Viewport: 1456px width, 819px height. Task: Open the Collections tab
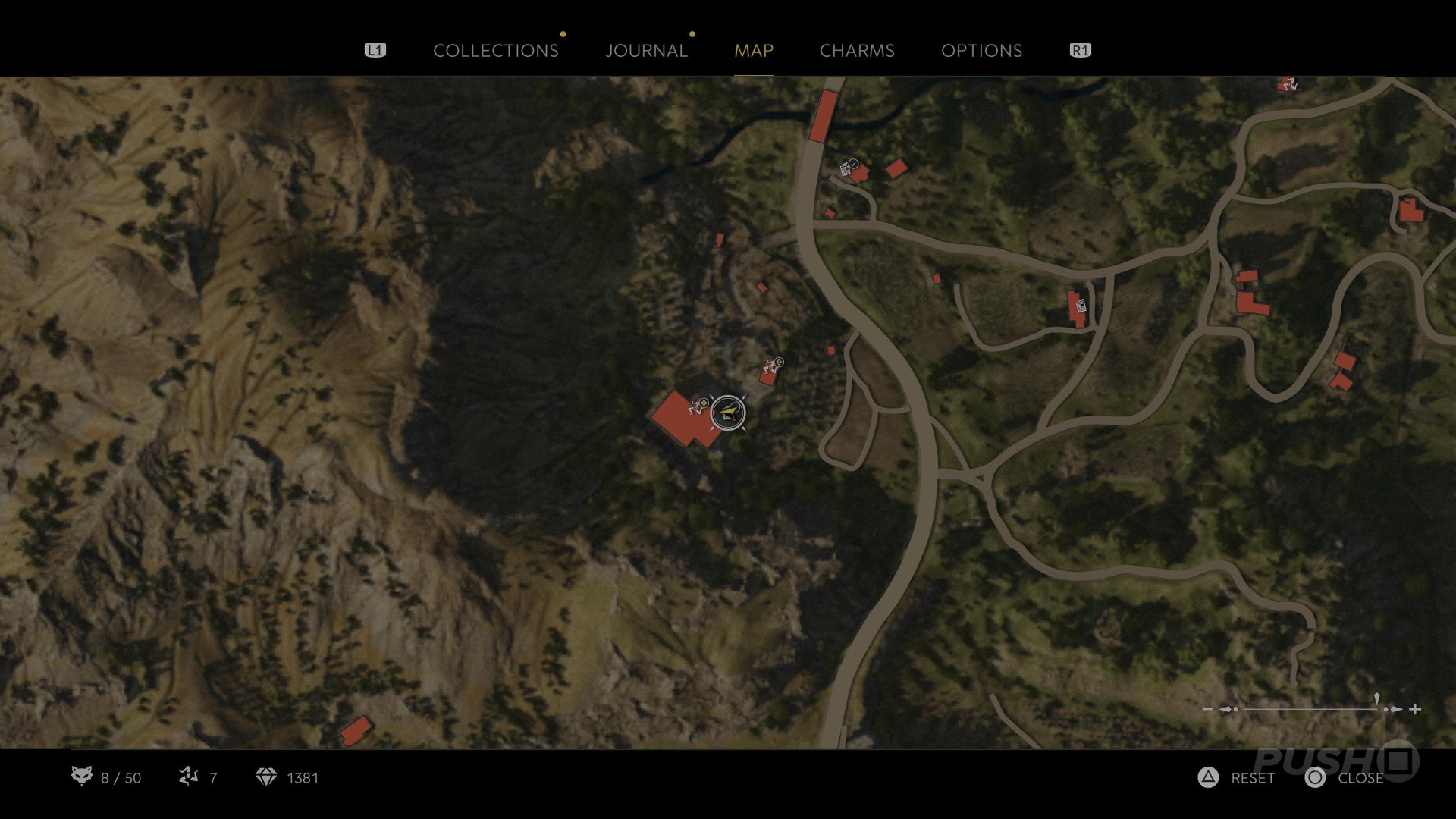pos(495,51)
